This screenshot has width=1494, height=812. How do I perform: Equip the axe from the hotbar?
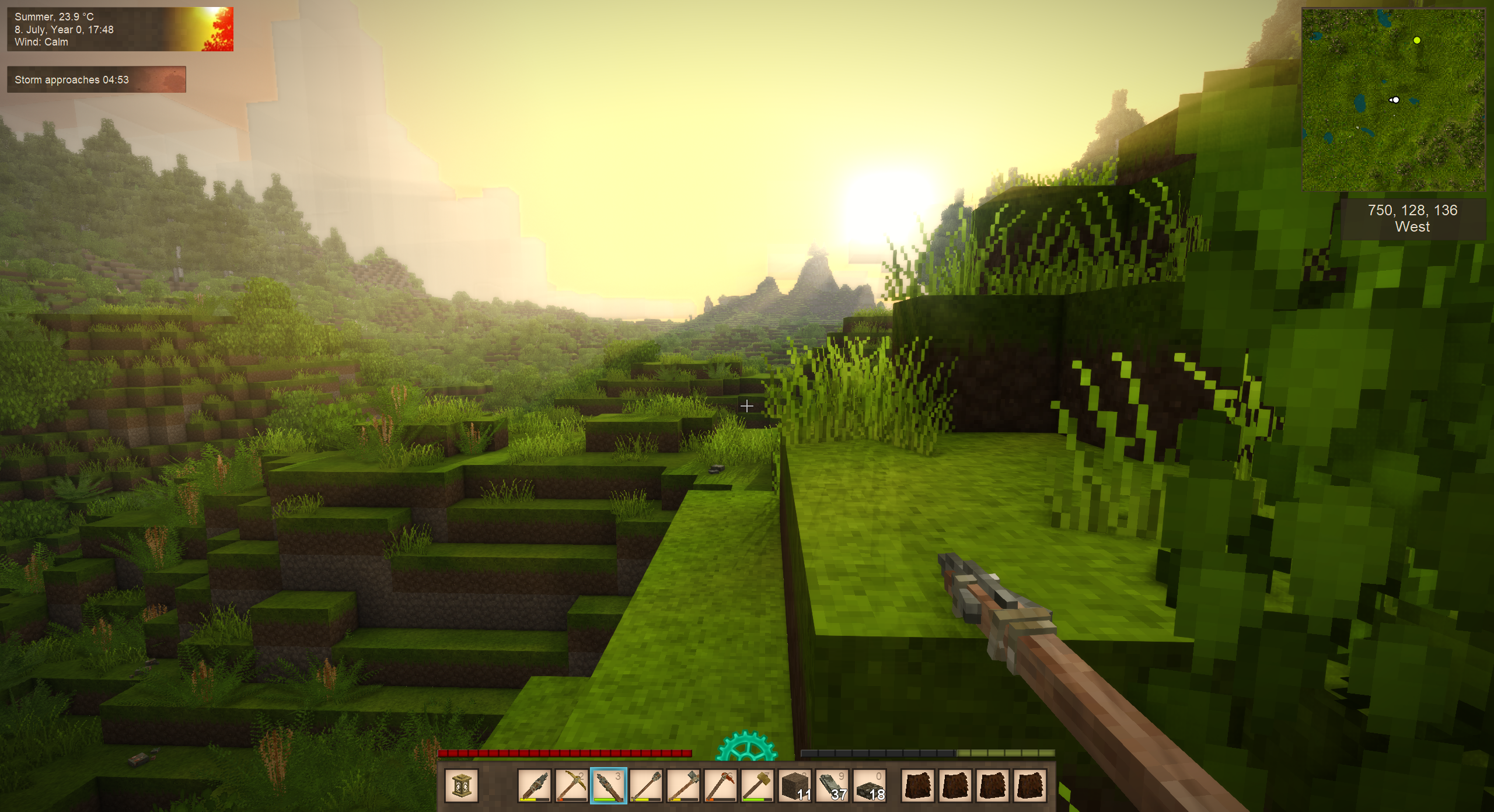point(683,785)
